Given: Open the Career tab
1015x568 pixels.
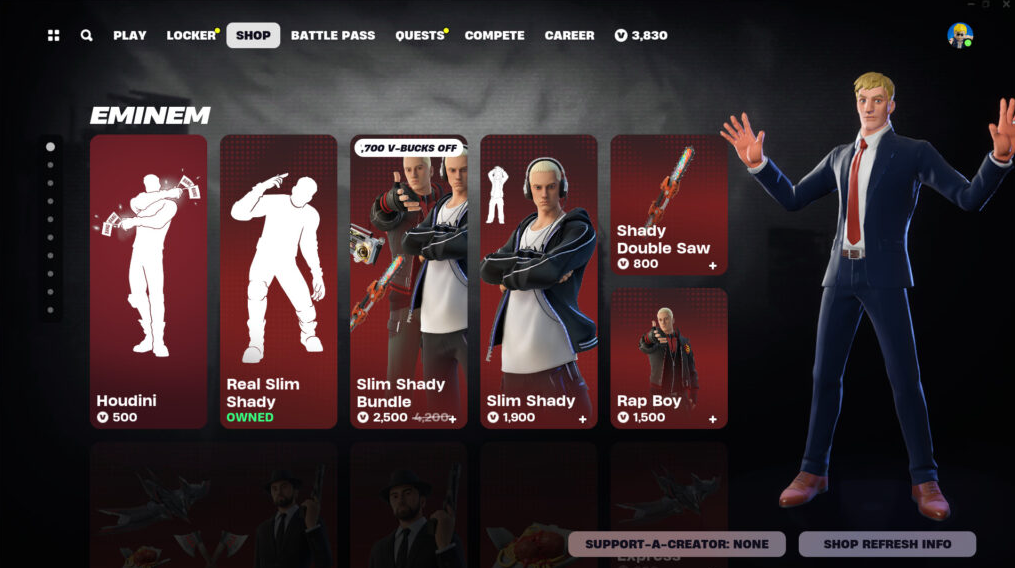Looking at the screenshot, I should (569, 36).
